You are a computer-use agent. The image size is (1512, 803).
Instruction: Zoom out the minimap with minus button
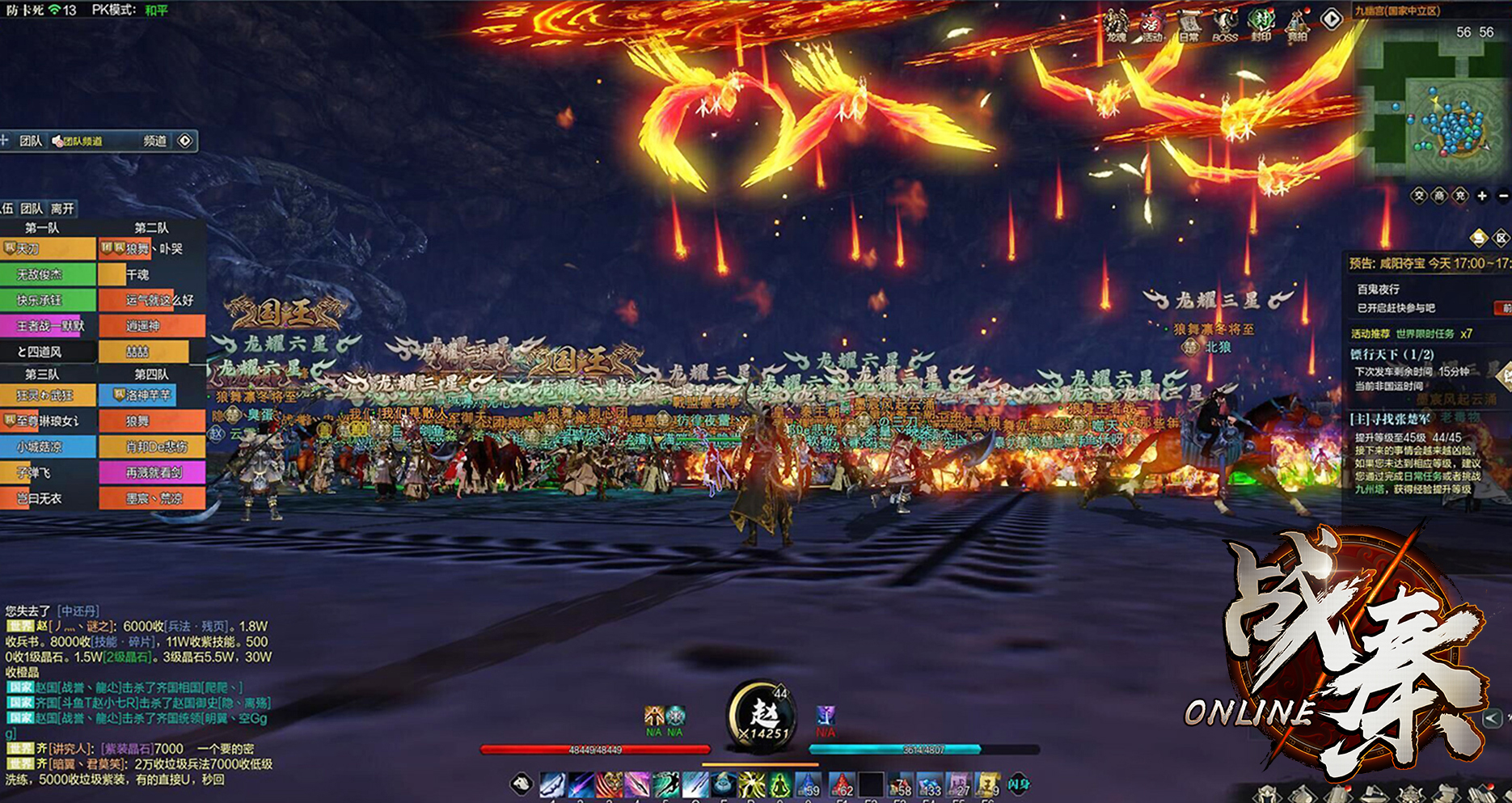[1503, 196]
